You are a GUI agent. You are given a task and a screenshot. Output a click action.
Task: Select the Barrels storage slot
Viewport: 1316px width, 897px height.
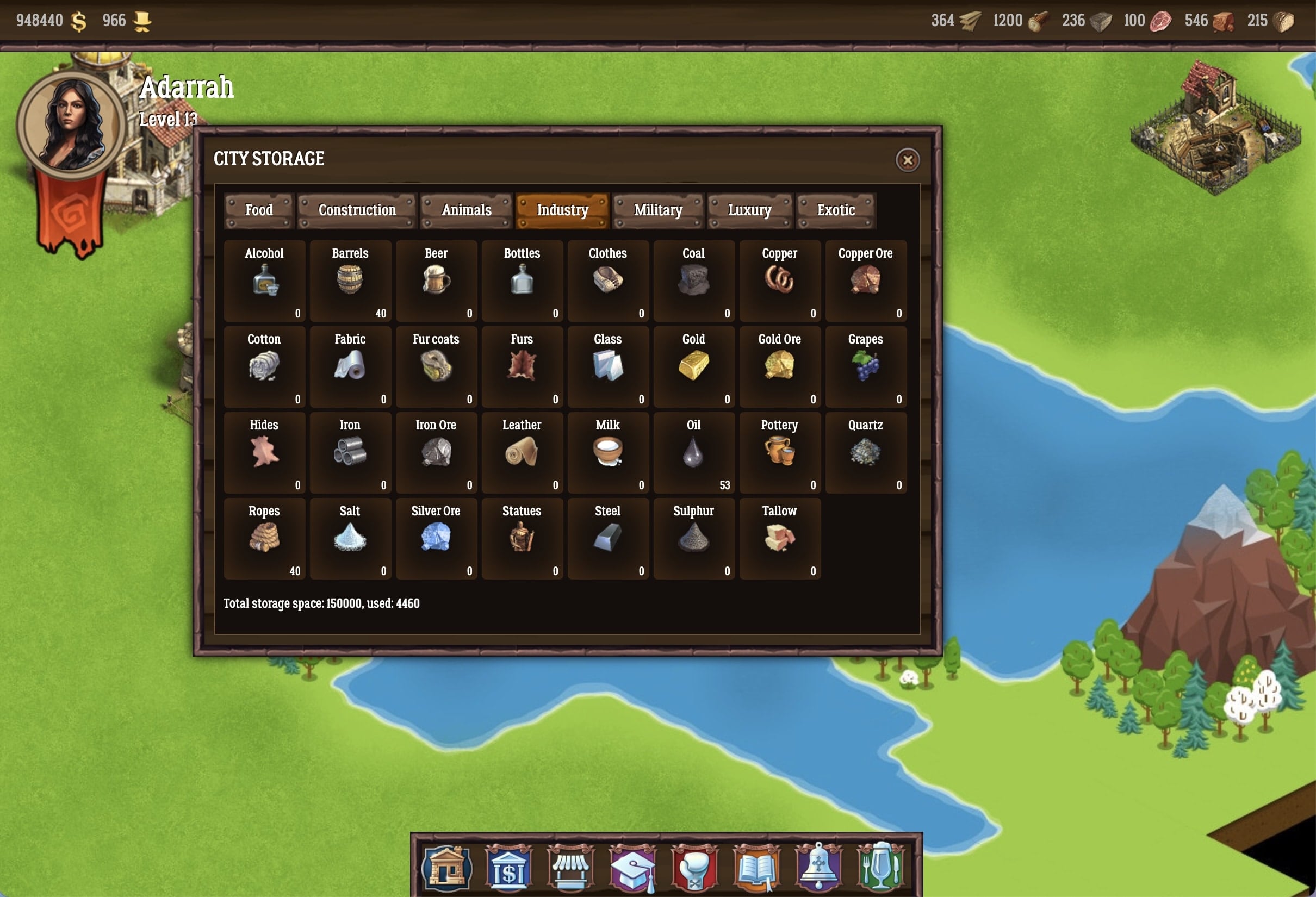click(350, 281)
